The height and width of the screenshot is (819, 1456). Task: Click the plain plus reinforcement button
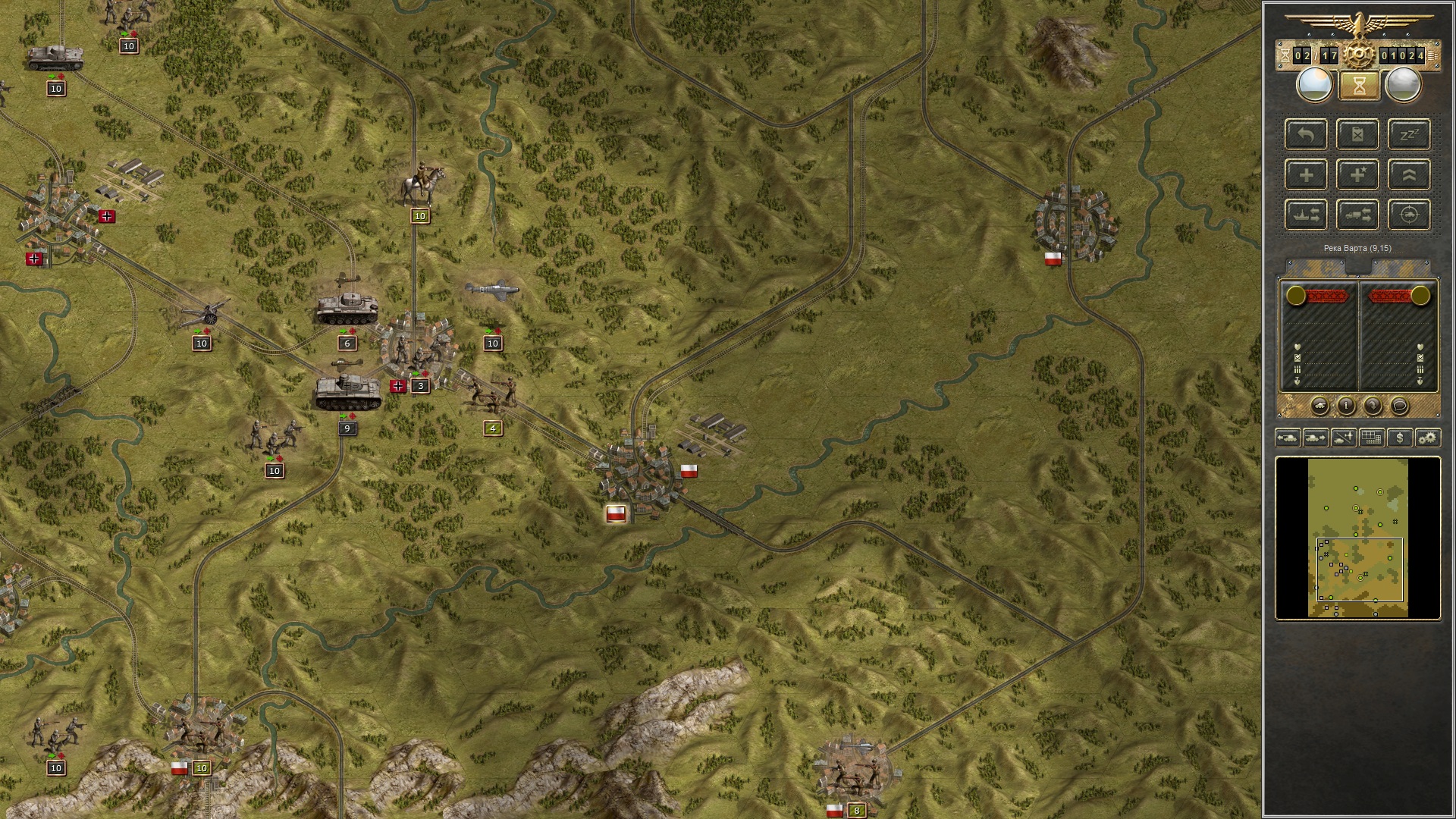click(1306, 175)
